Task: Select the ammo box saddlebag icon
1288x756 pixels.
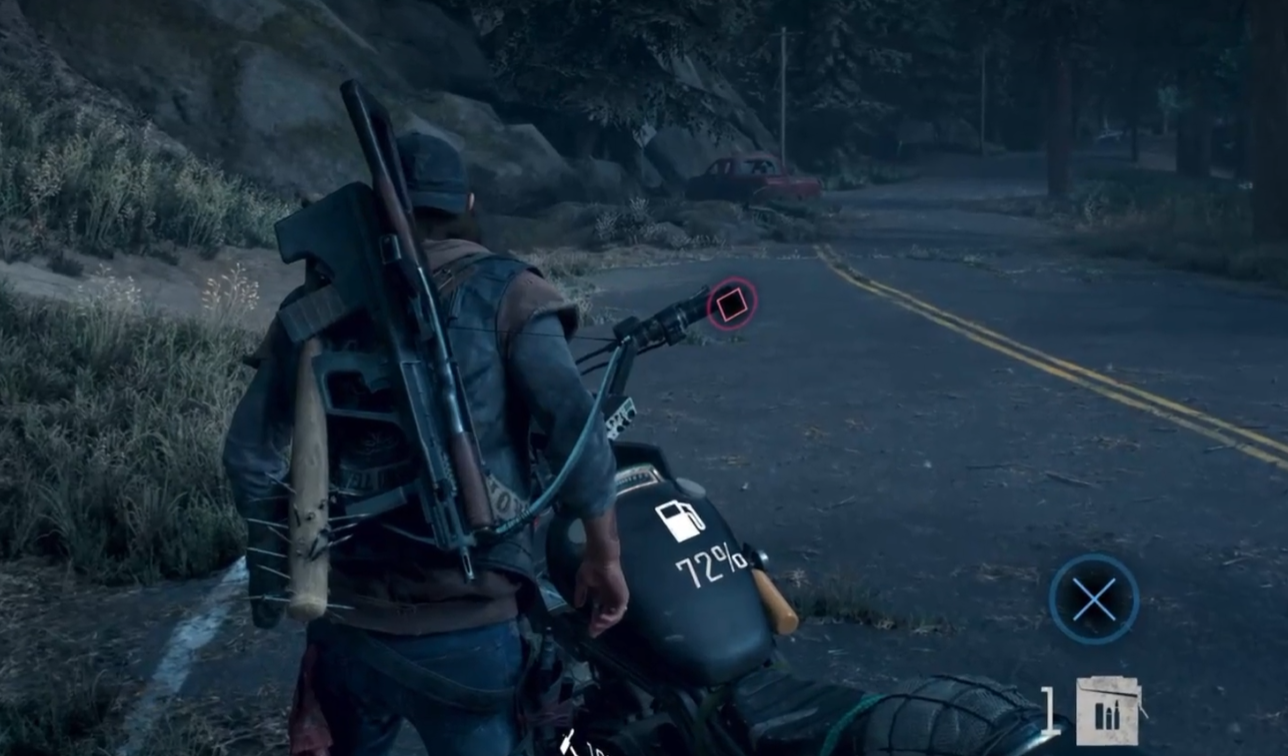Action: tap(1107, 711)
